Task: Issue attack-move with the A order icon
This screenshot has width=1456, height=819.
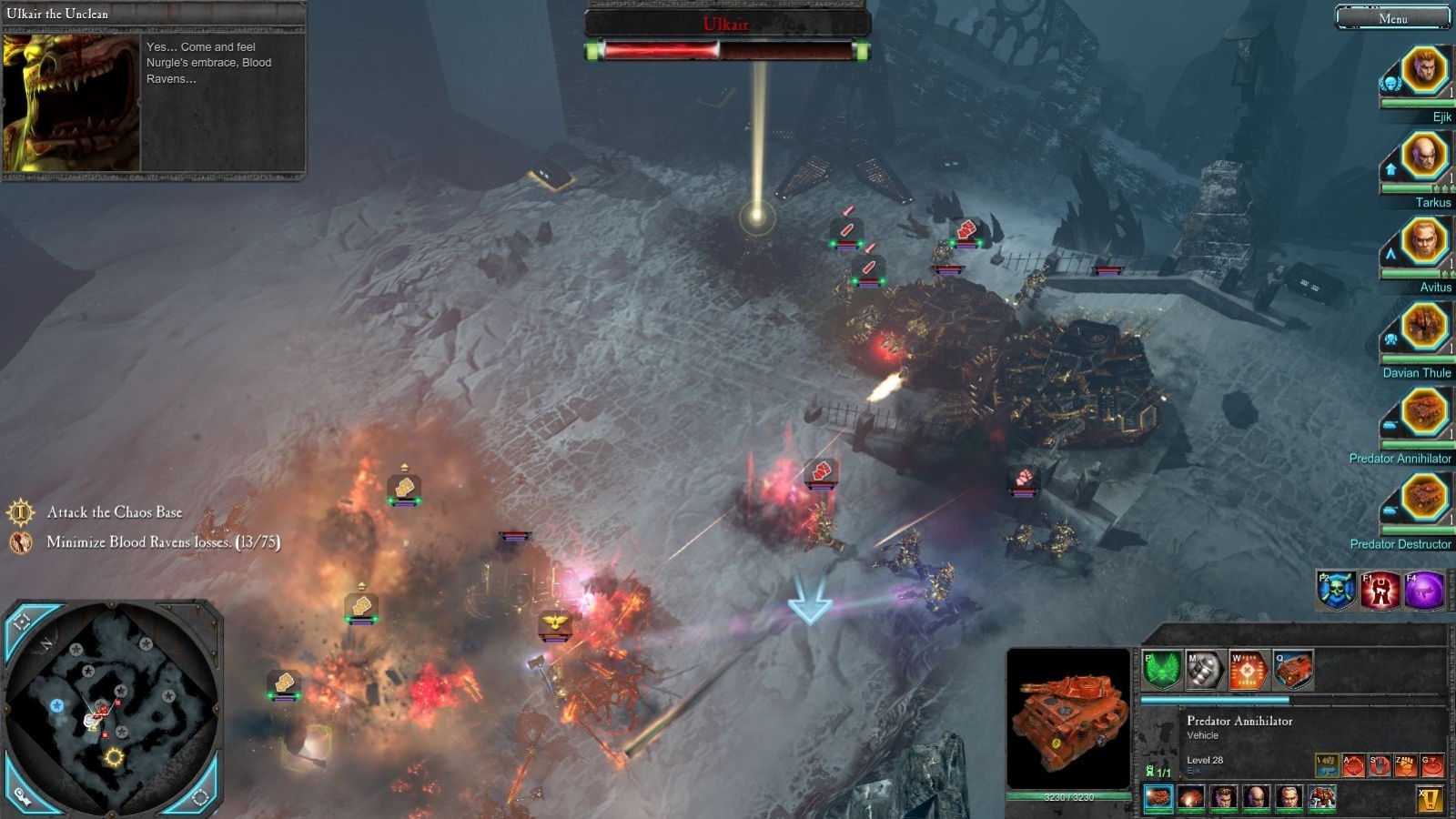Action: pos(1353,765)
